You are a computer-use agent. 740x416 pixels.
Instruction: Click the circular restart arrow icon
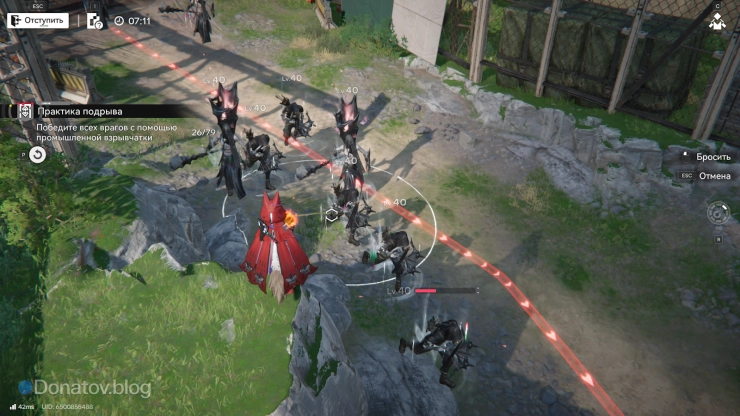(37, 154)
